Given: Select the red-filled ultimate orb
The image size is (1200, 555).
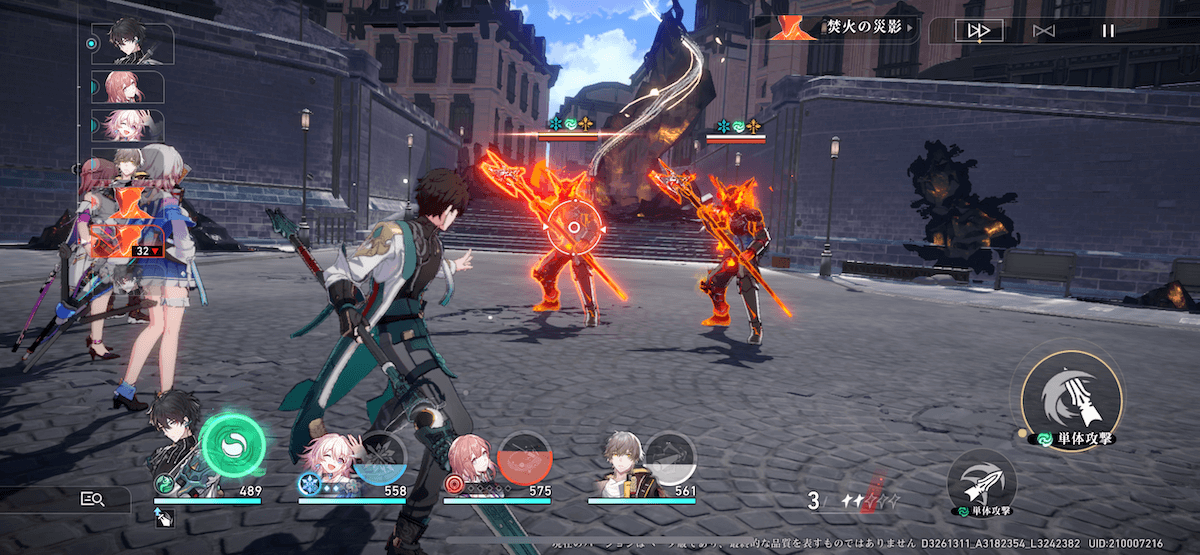Looking at the screenshot, I should coord(525,458).
